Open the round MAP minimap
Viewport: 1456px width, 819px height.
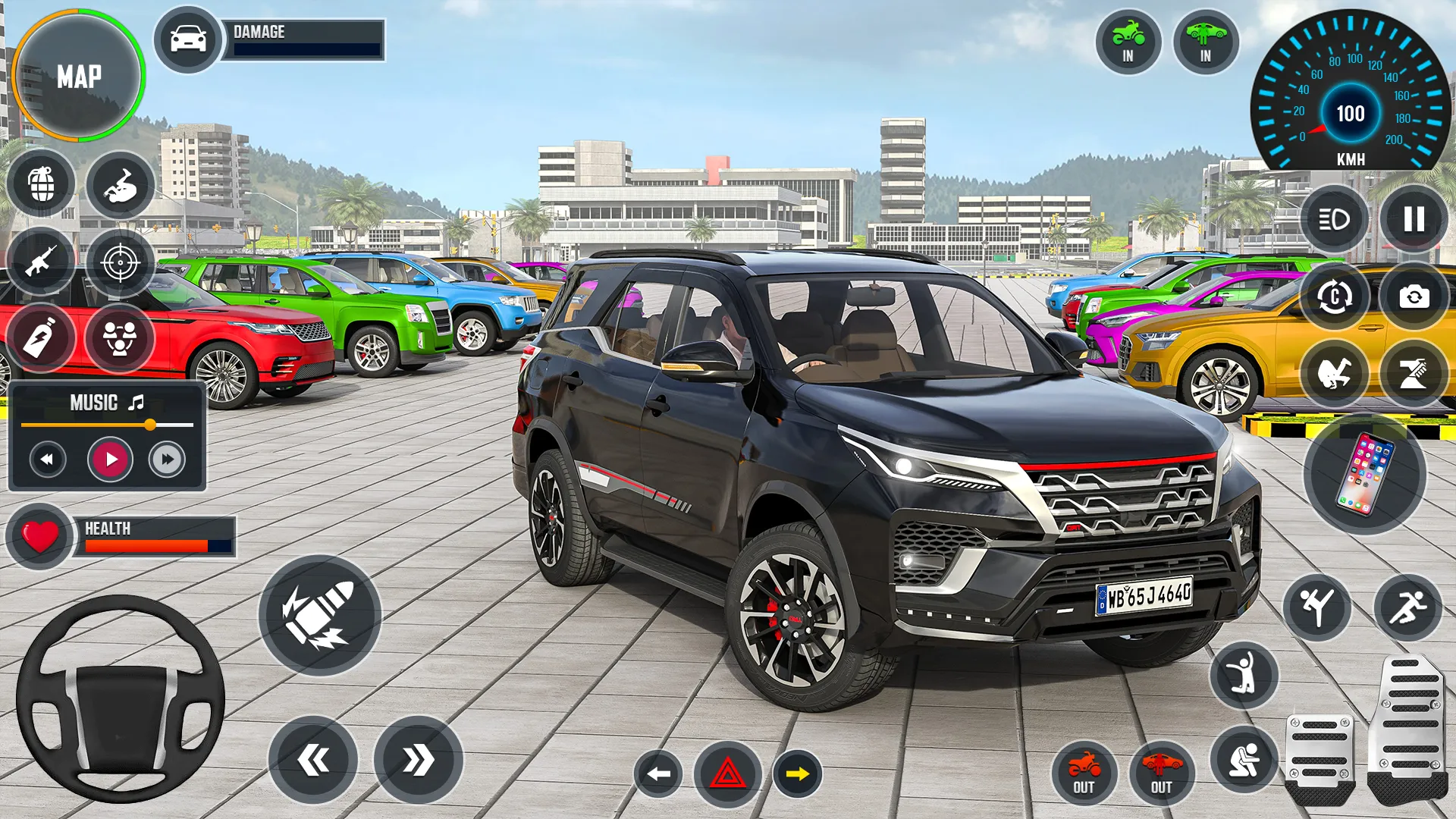point(78,76)
